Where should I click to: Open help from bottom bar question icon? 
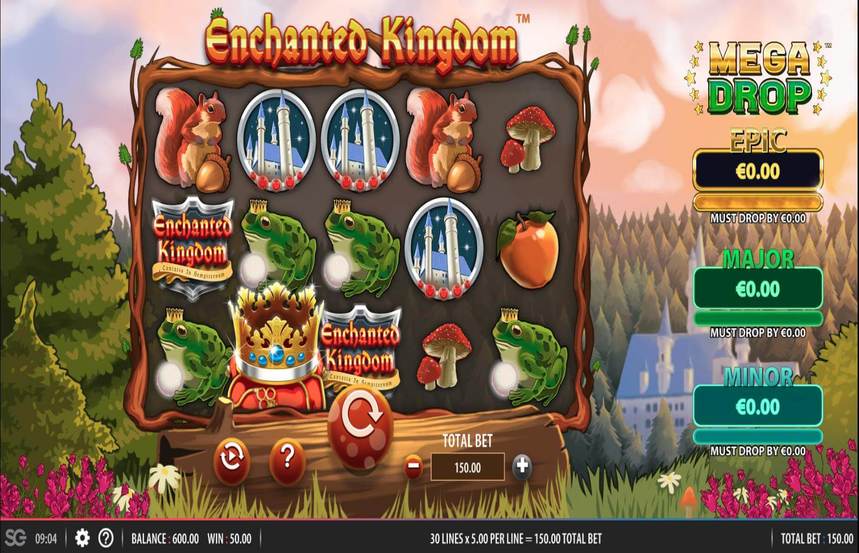point(106,537)
